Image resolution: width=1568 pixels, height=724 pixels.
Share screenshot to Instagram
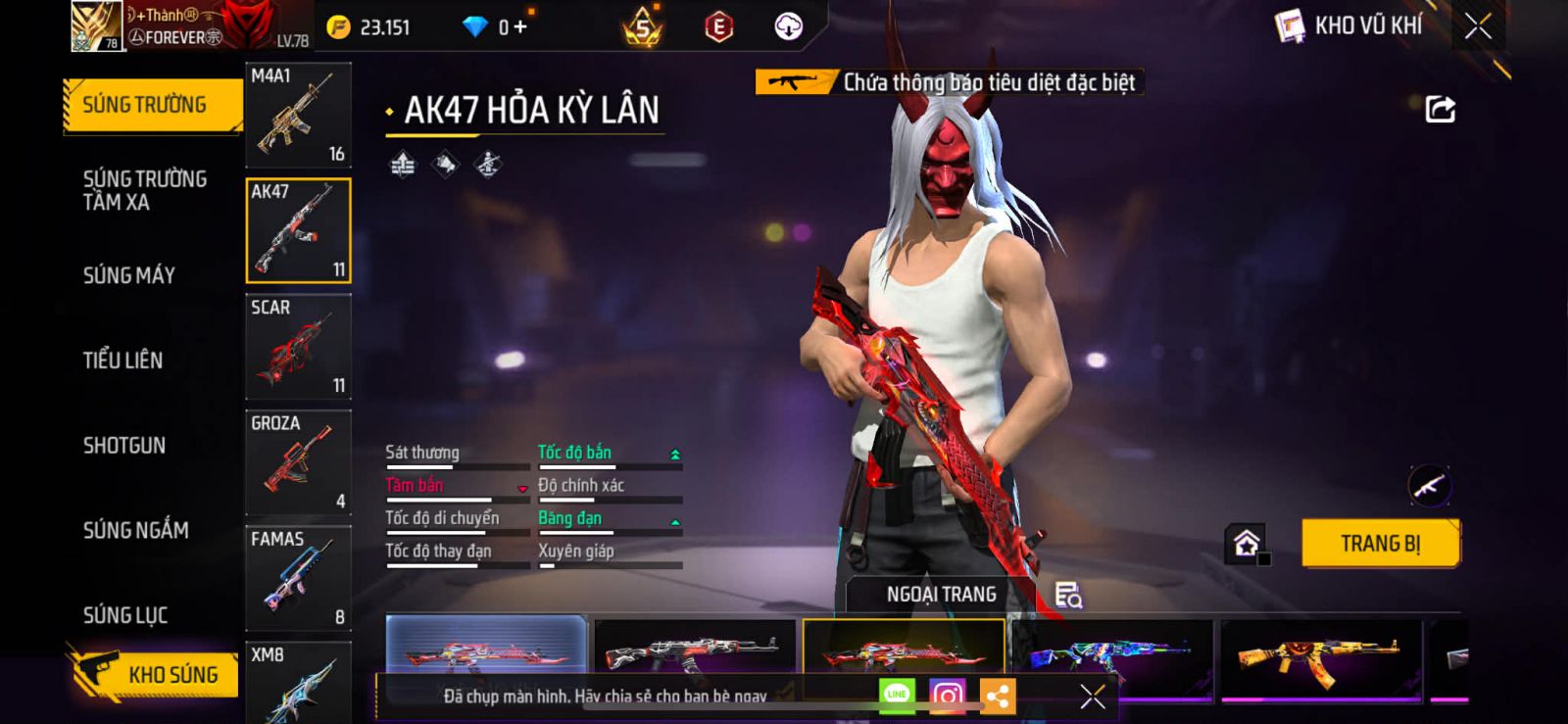947,696
